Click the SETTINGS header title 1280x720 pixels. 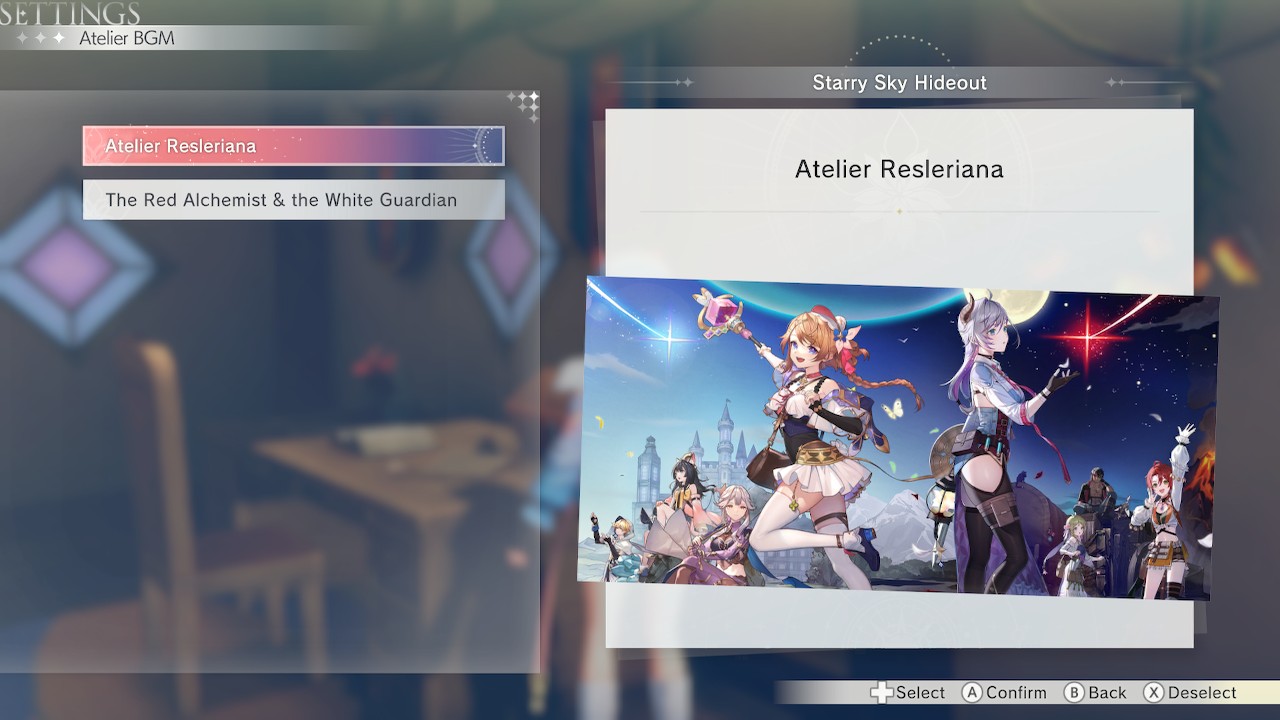click(x=67, y=13)
